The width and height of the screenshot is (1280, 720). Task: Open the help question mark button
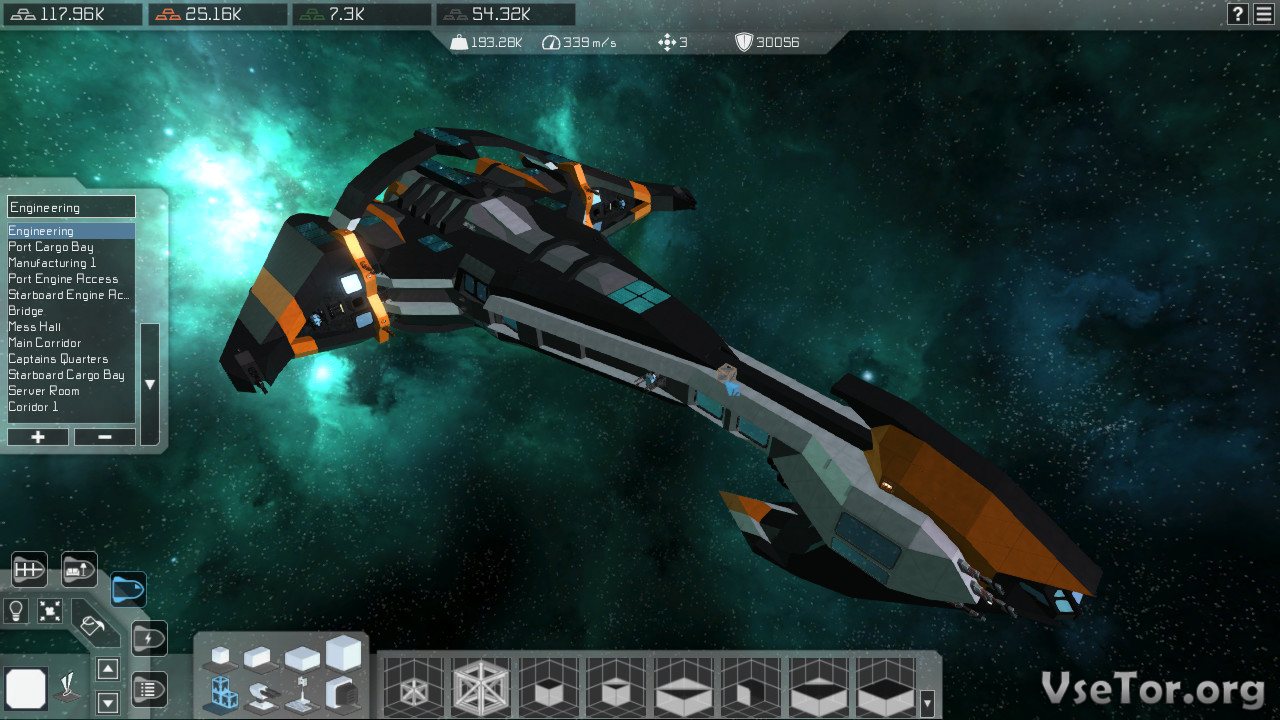point(1238,14)
